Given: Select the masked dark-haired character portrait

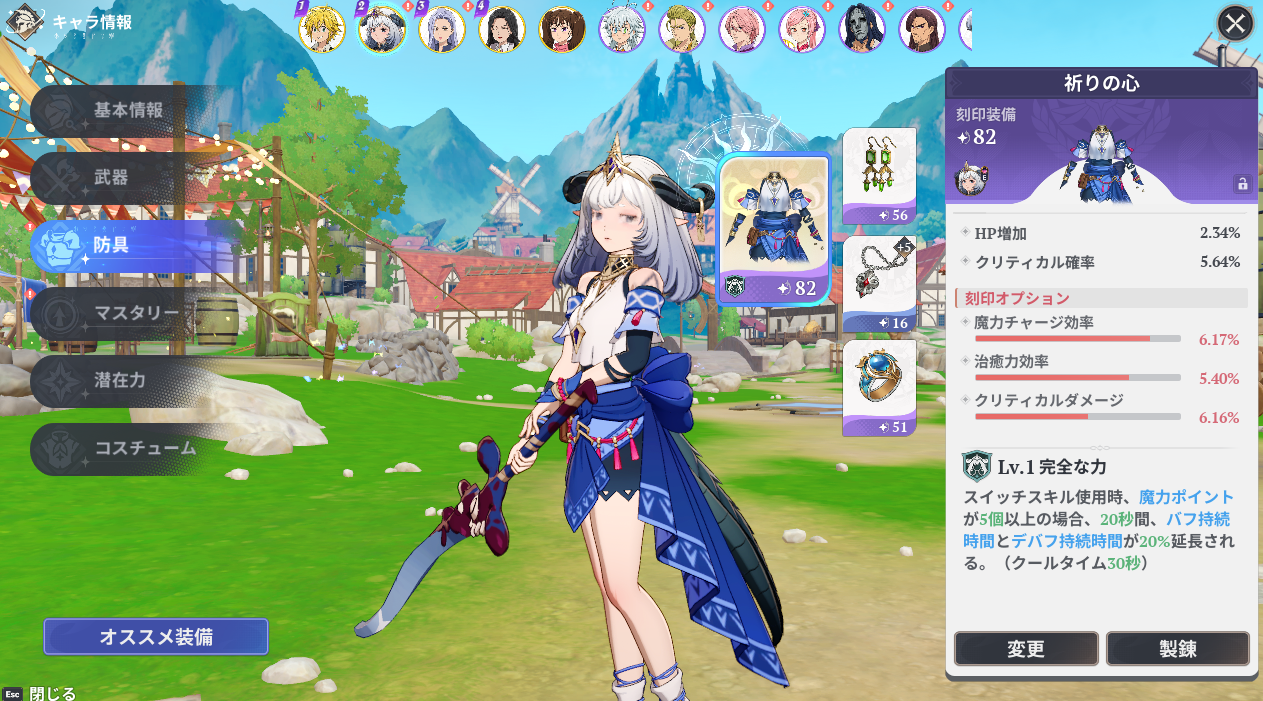Looking at the screenshot, I should (x=862, y=29).
